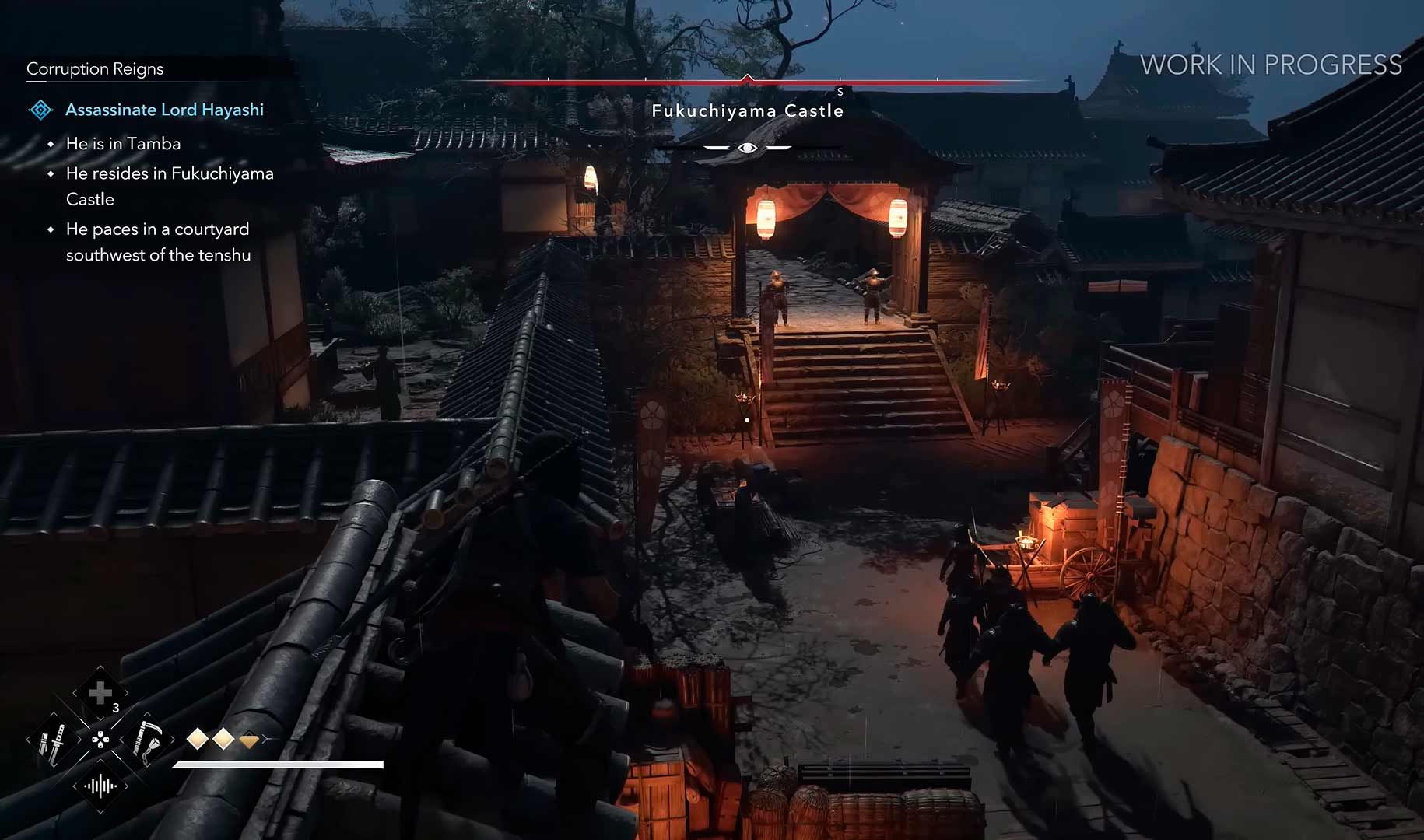
Task: Select the kusarigama weapon icon
Action: [147, 741]
